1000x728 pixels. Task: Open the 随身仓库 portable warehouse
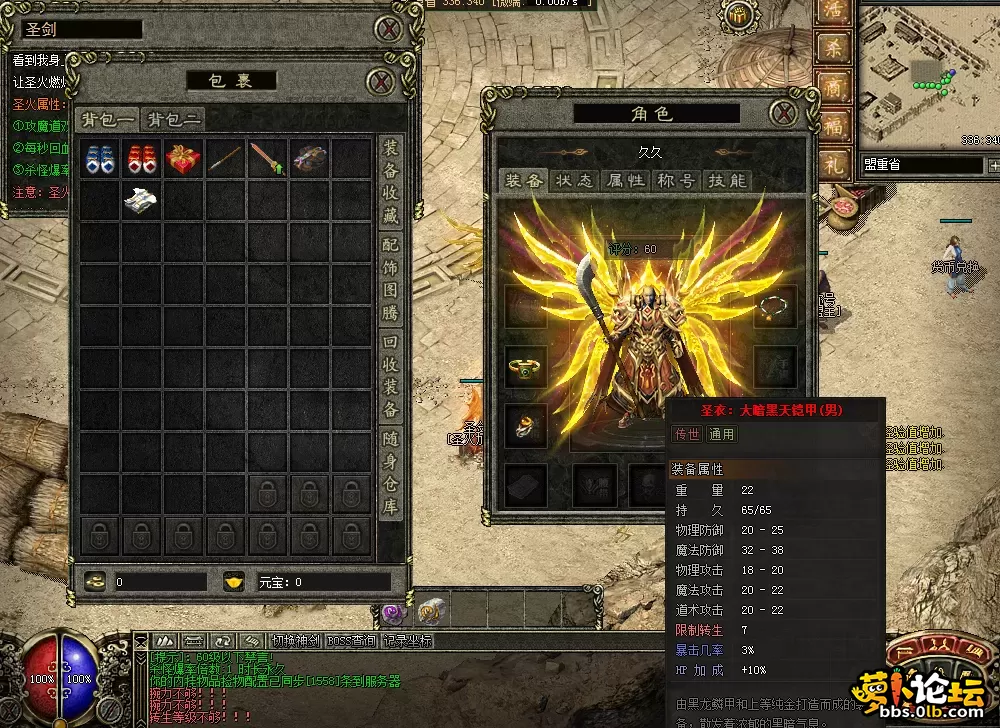[391, 472]
